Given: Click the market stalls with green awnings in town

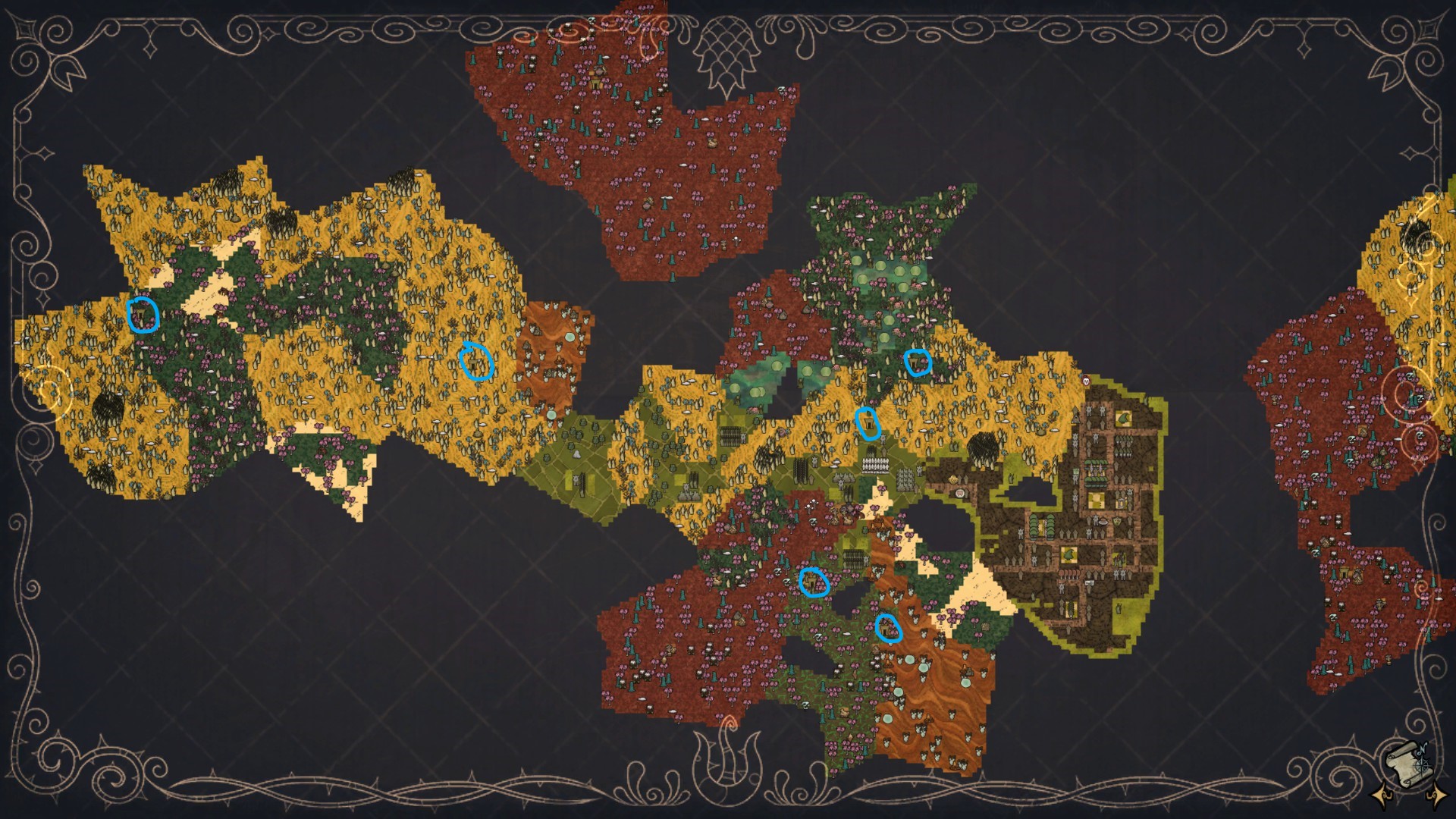Looking at the screenshot, I should pyautogui.click(x=1095, y=473).
